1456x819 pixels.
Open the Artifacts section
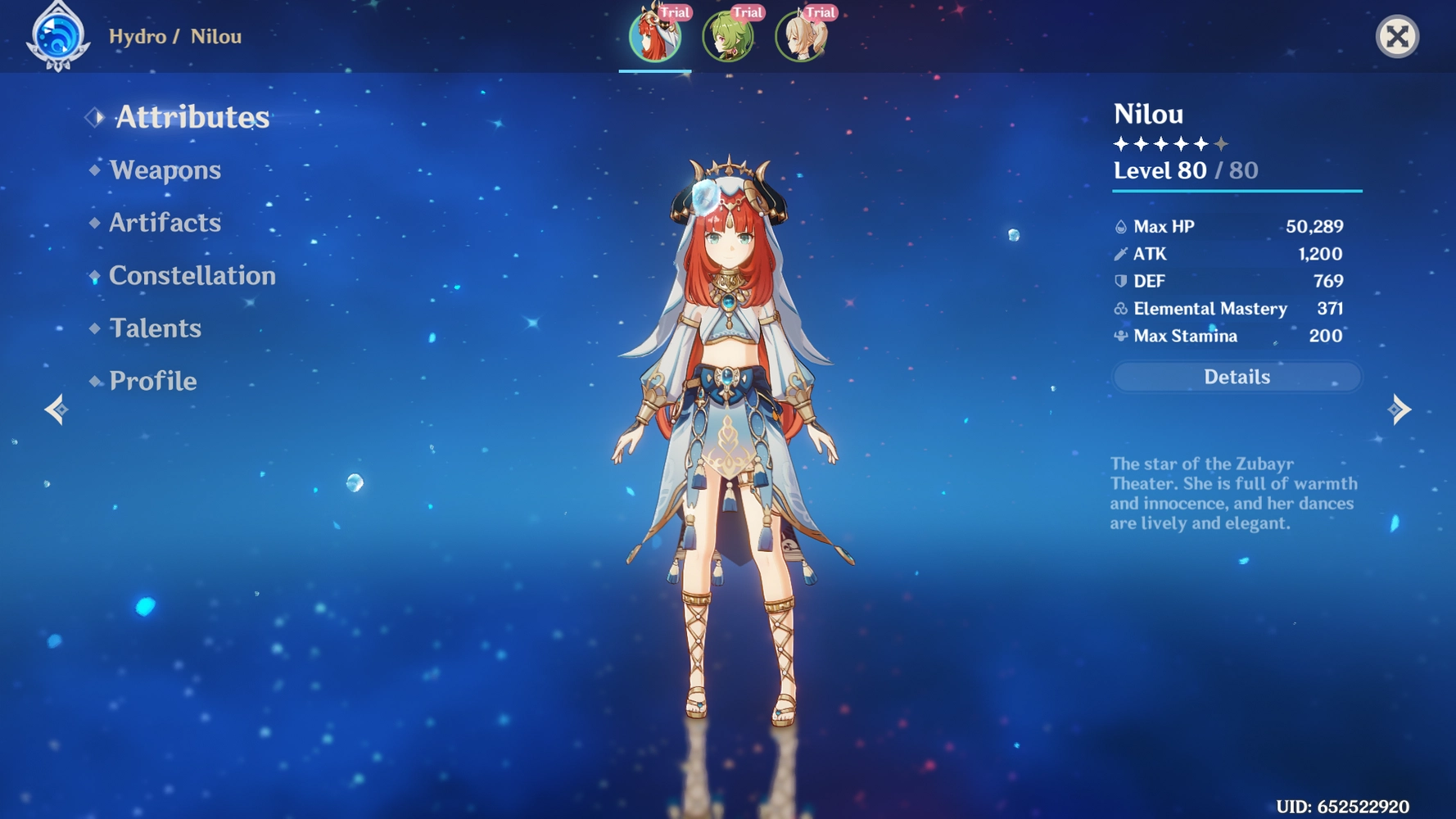point(165,223)
